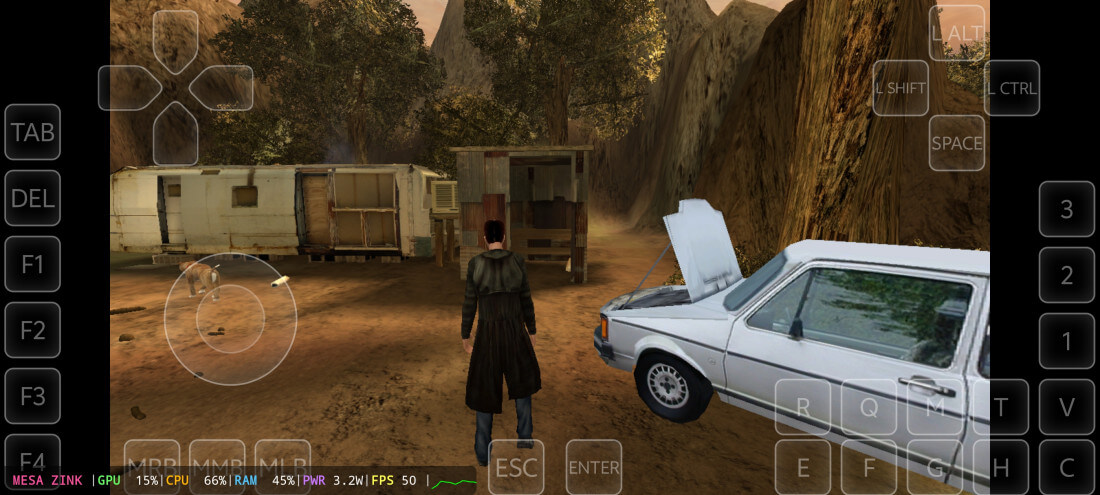1100x495 pixels.
Task: Tap the L ALT overlay button
Action: 957,33
